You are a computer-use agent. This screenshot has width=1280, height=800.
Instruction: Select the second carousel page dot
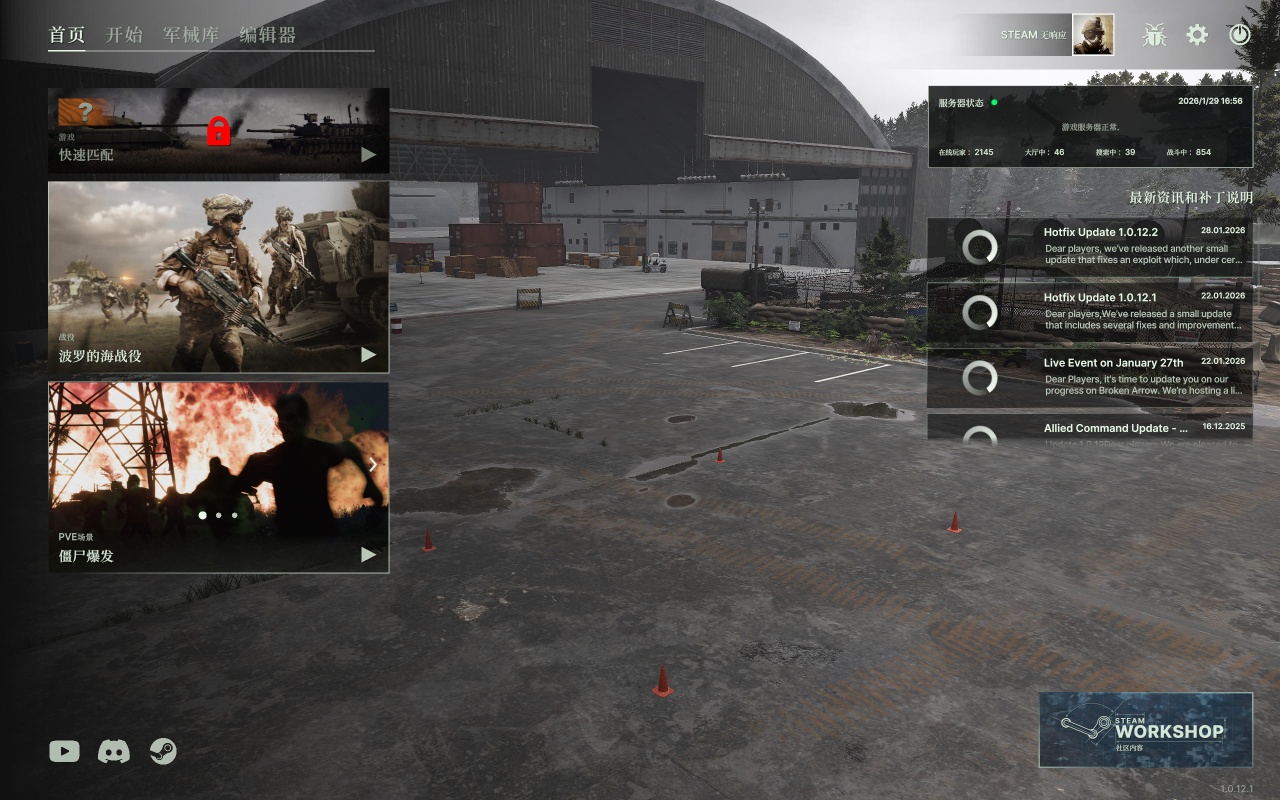coord(218,515)
